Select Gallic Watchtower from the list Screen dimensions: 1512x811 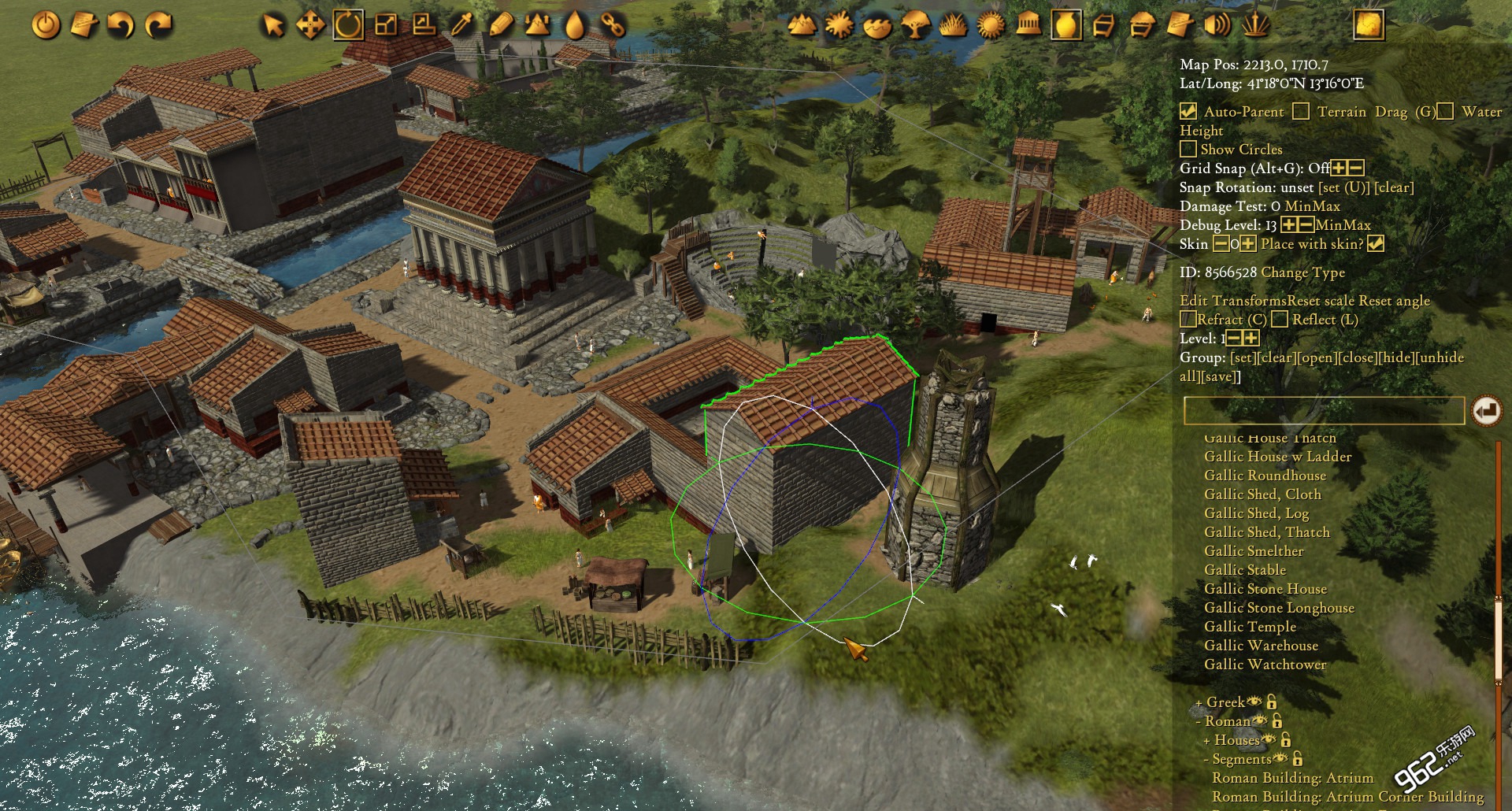1265,665
